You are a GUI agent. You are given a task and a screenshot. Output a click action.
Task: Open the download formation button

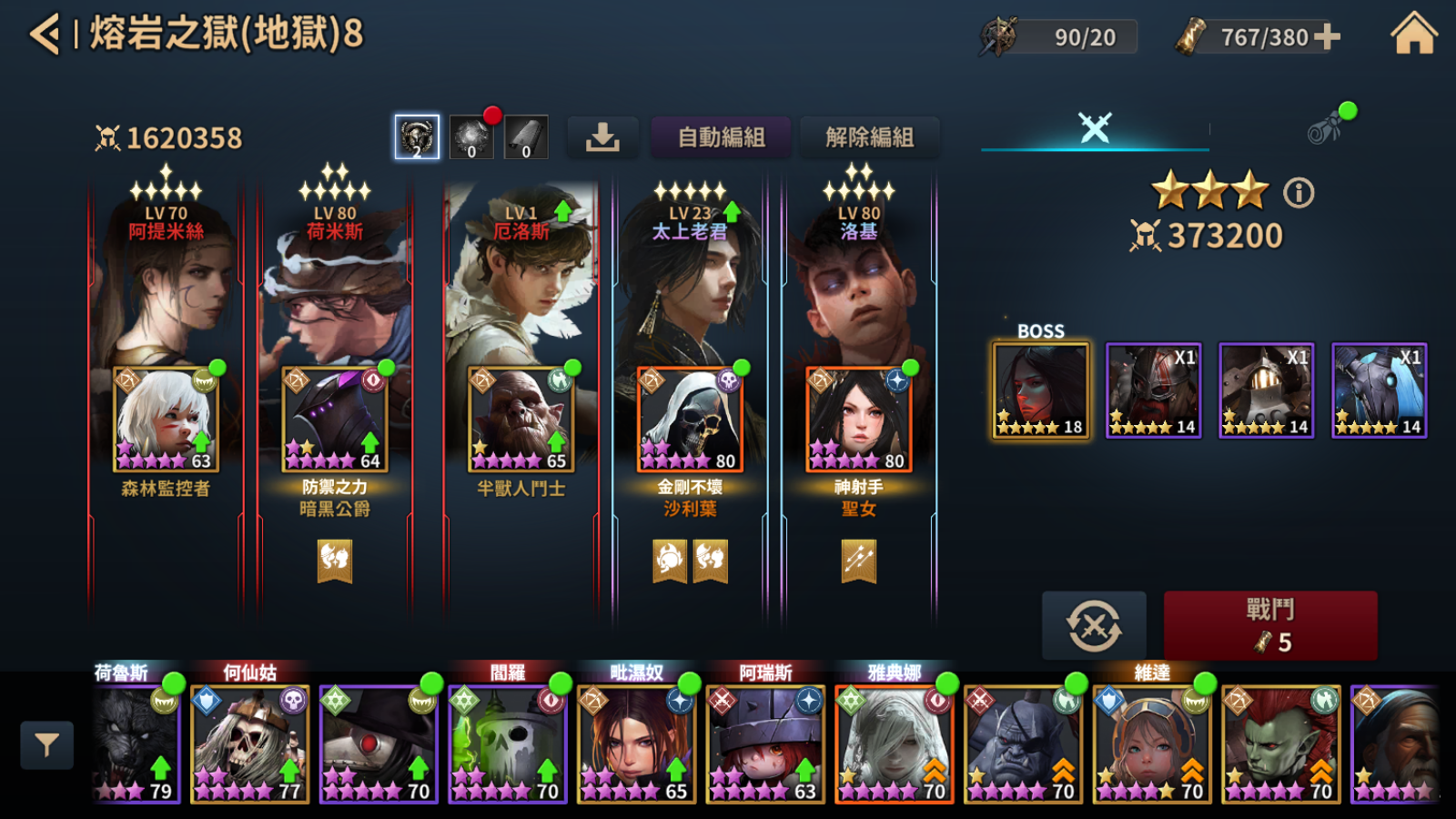pos(602,137)
